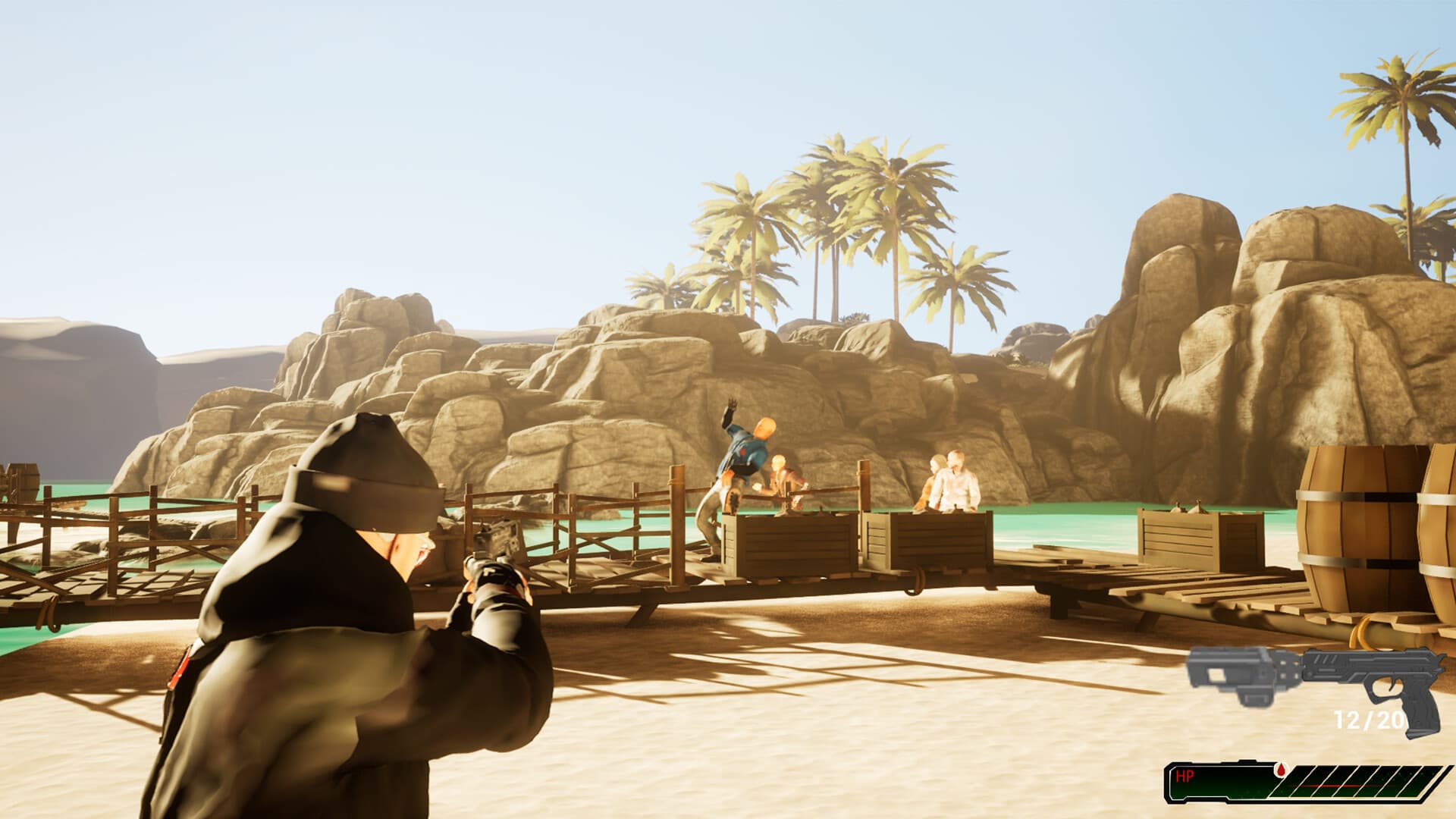This screenshot has height=819, width=1456.
Task: Click the right wooden crate on the walkway
Action: tap(938, 541)
